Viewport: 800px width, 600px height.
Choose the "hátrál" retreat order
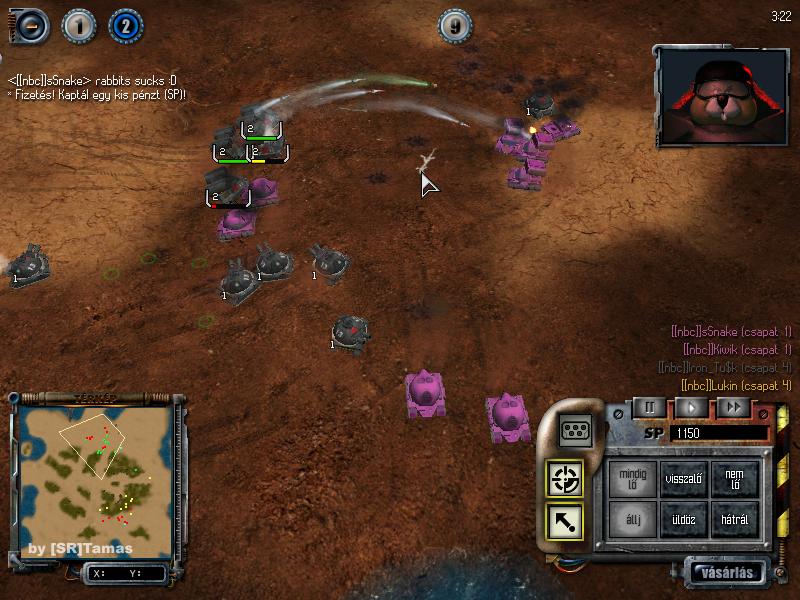click(735, 520)
